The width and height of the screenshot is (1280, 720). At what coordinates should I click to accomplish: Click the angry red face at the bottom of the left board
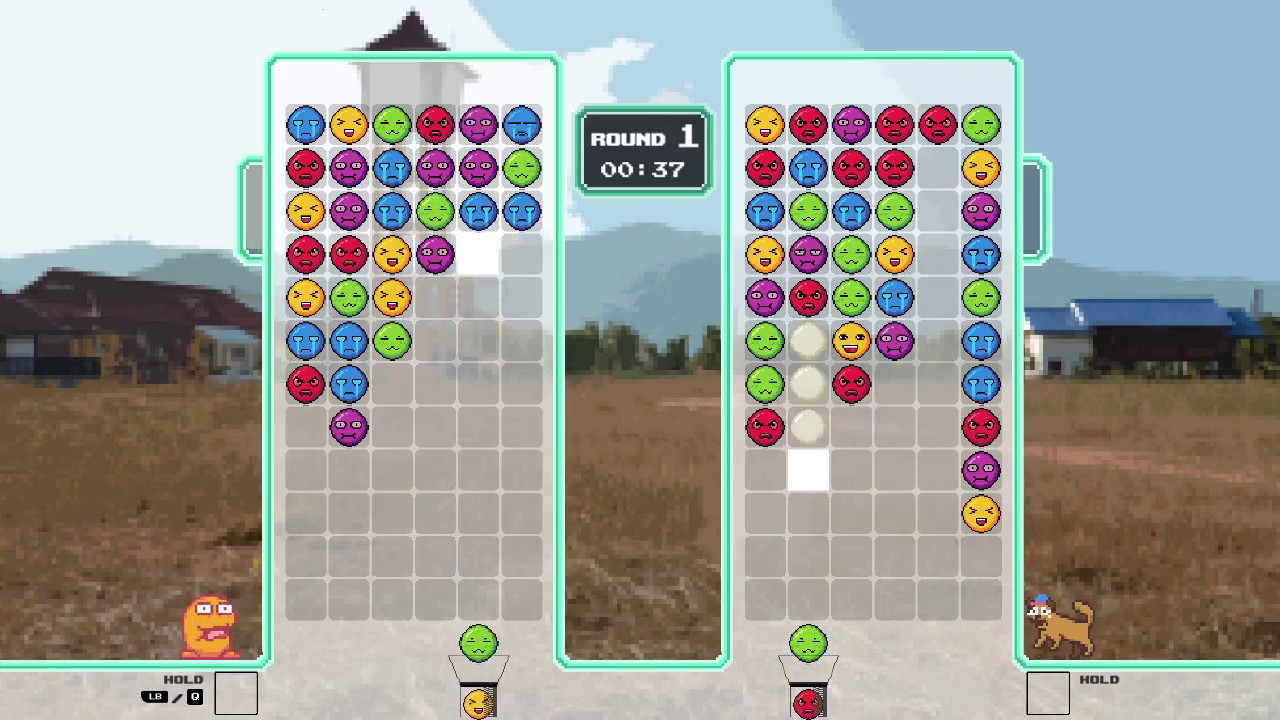(x=306, y=383)
